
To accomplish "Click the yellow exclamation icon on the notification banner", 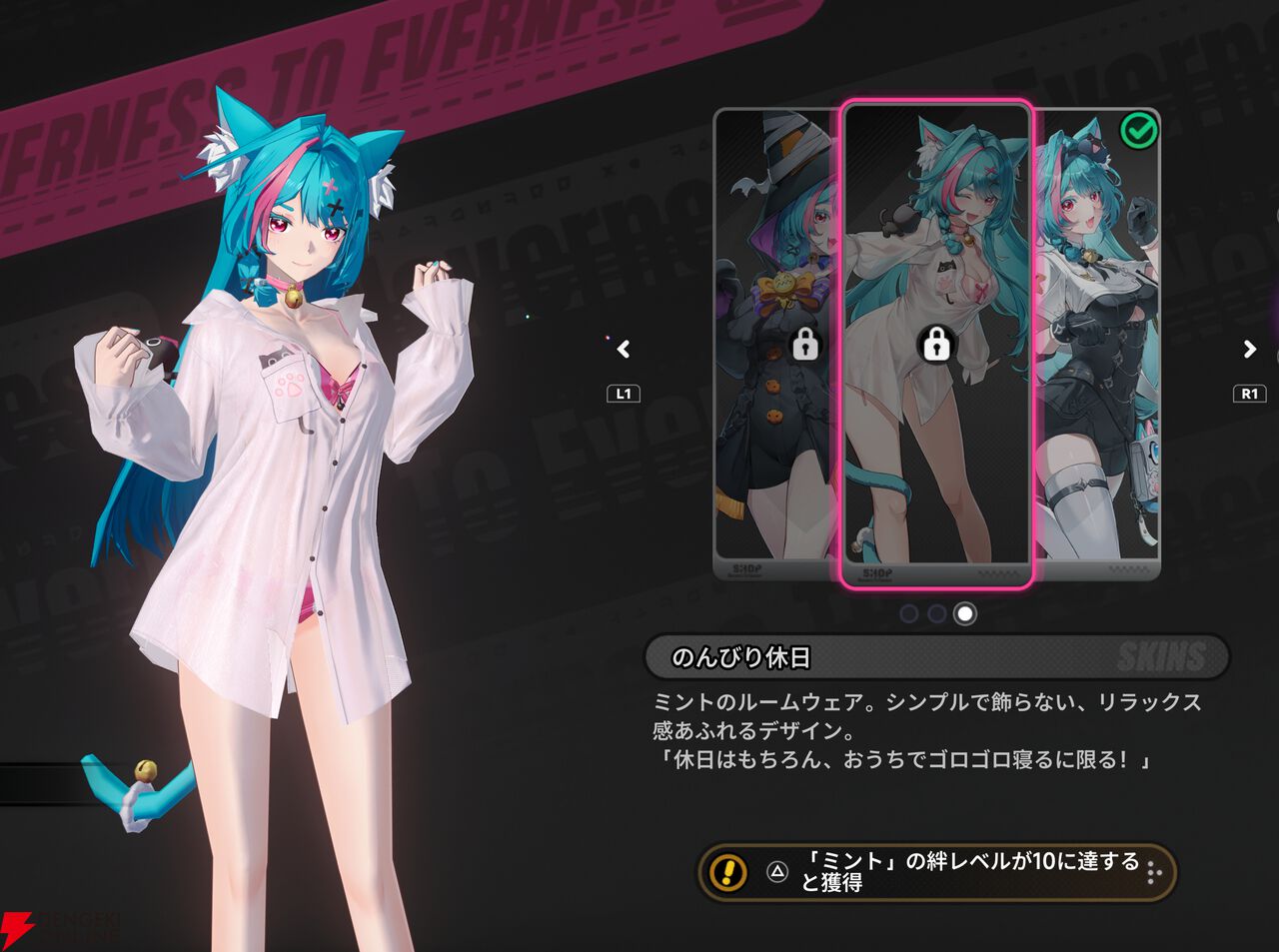I will tap(727, 873).
